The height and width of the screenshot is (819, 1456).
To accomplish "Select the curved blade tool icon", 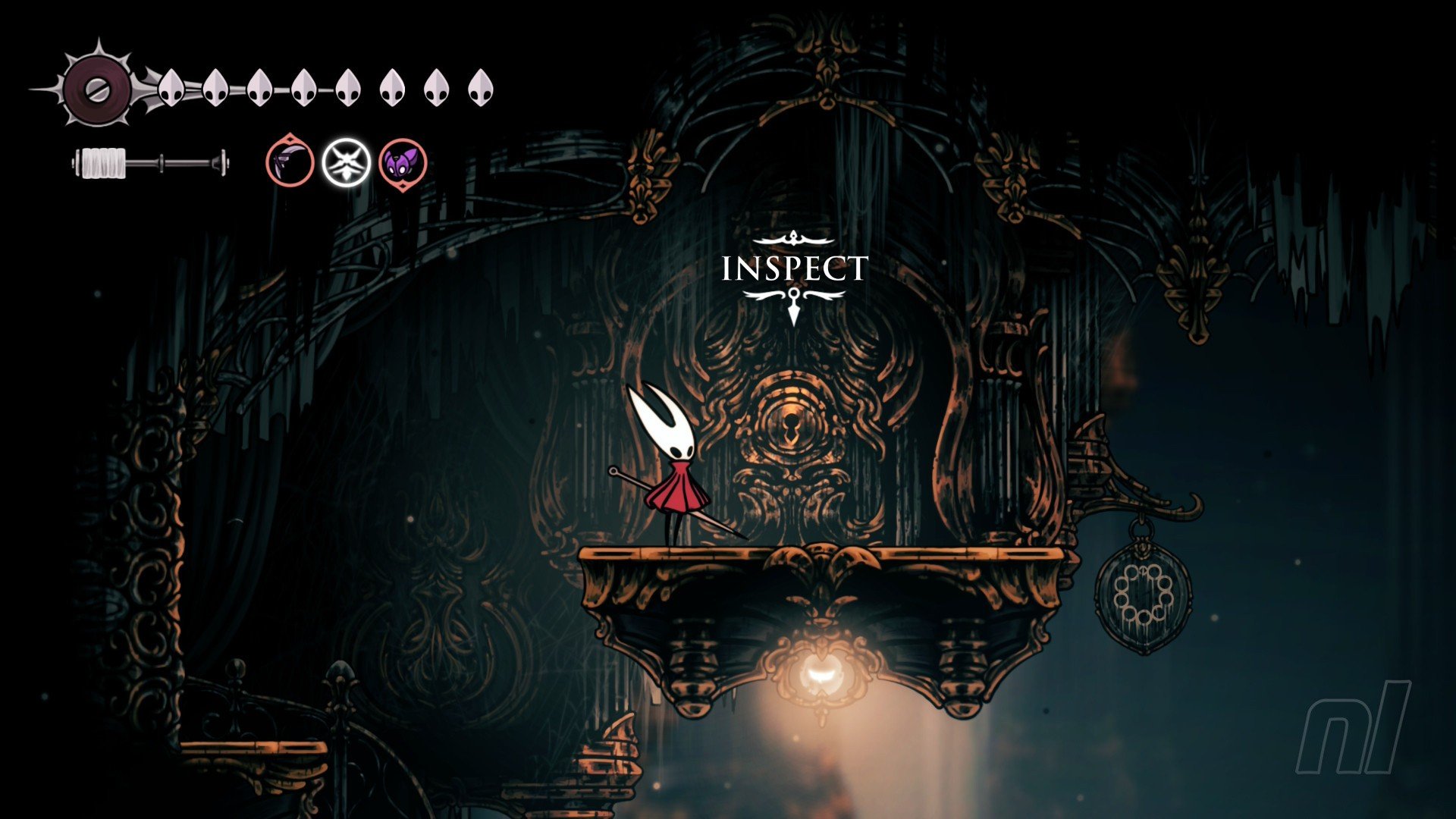I will [x=290, y=163].
